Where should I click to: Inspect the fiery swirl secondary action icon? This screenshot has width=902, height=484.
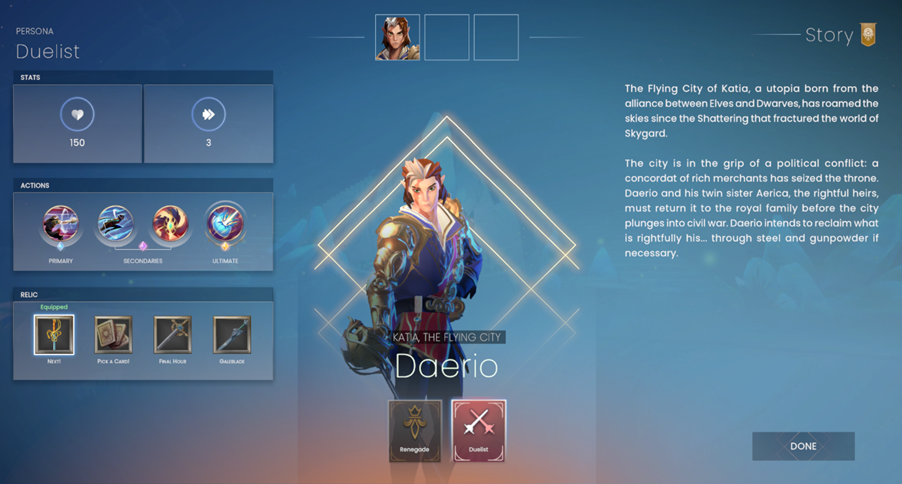click(170, 226)
